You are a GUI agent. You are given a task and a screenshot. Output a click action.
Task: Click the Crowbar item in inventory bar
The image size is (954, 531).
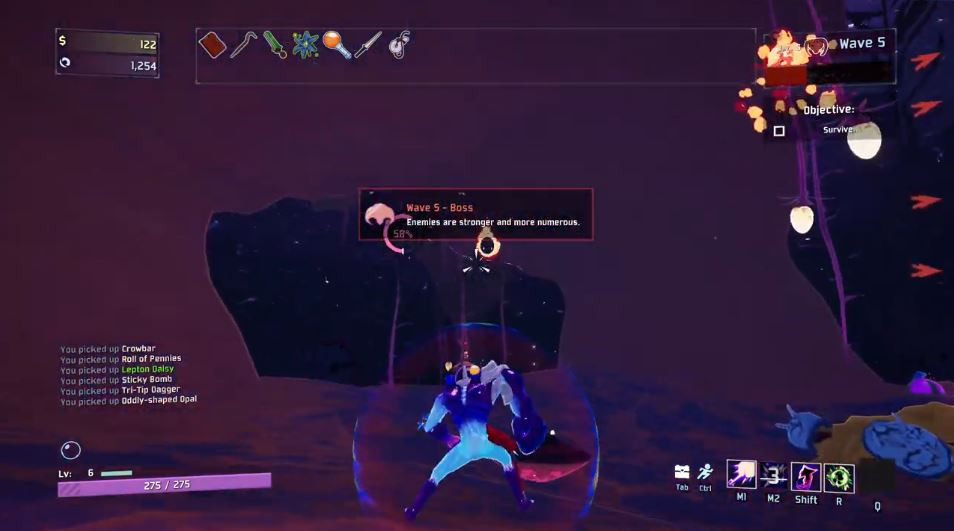pyautogui.click(x=243, y=45)
